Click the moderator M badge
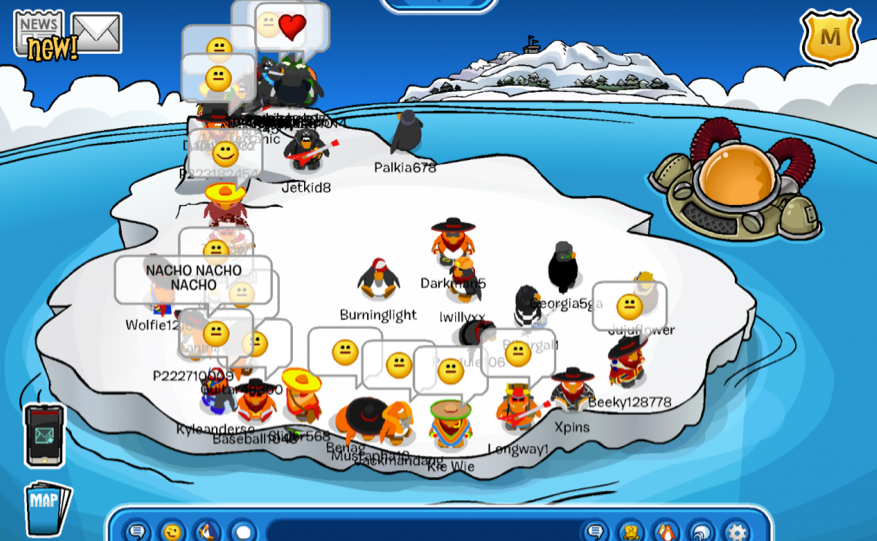The image size is (877, 541). coord(829,38)
